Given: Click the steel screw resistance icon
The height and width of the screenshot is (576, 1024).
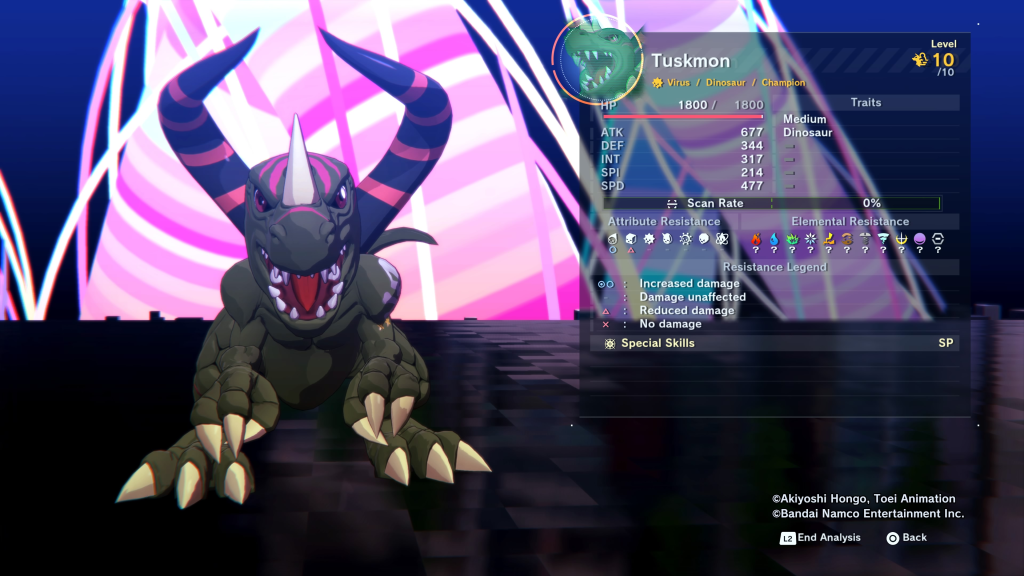Looking at the screenshot, I should tap(865, 239).
